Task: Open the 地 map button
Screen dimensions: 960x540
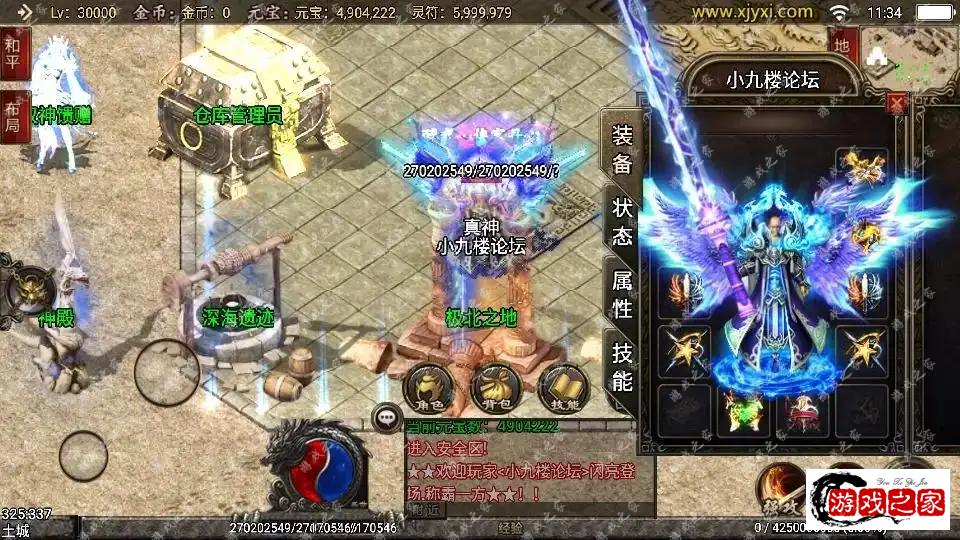Action: 842,45
